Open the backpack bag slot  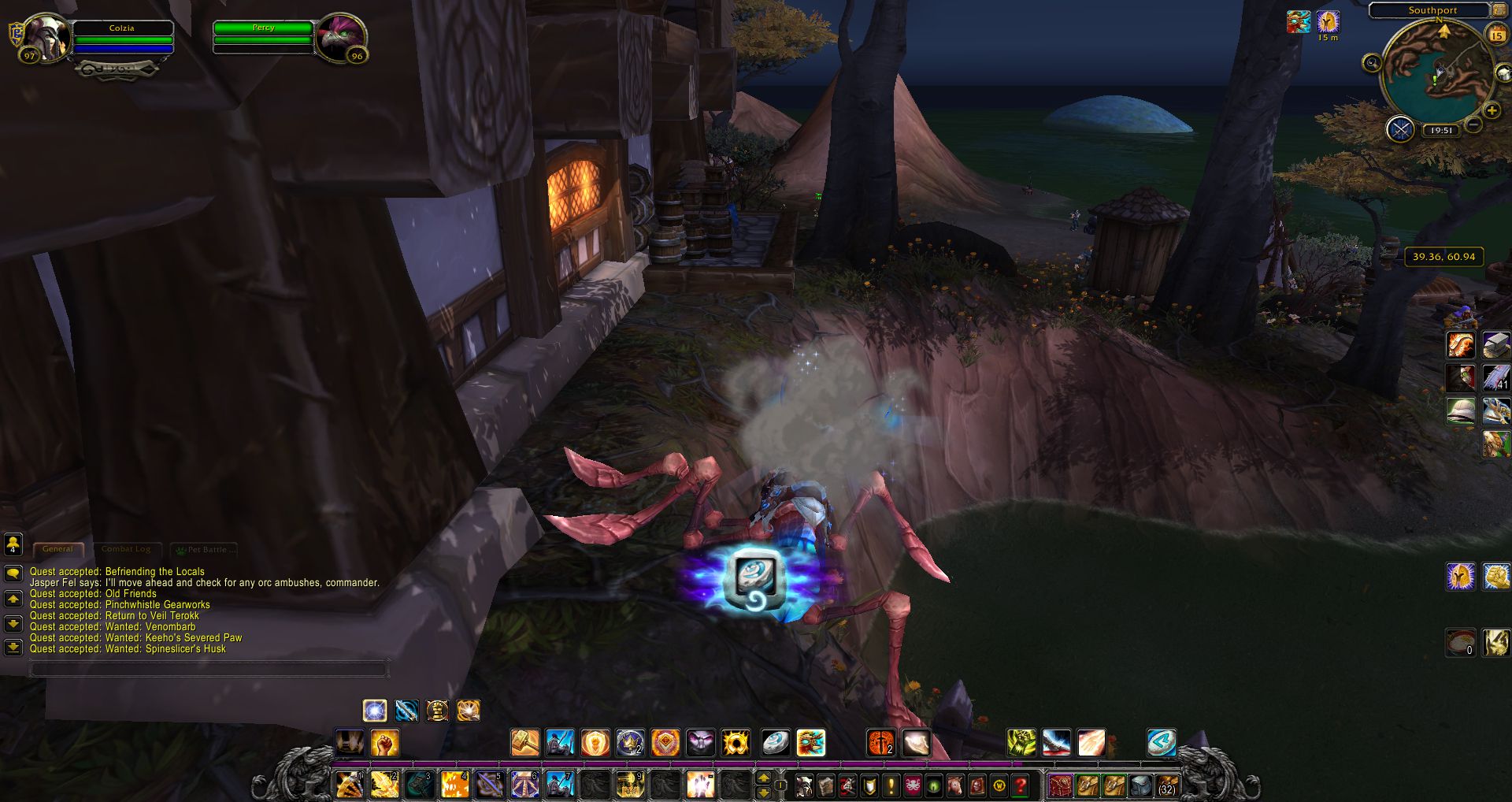pos(1167,785)
